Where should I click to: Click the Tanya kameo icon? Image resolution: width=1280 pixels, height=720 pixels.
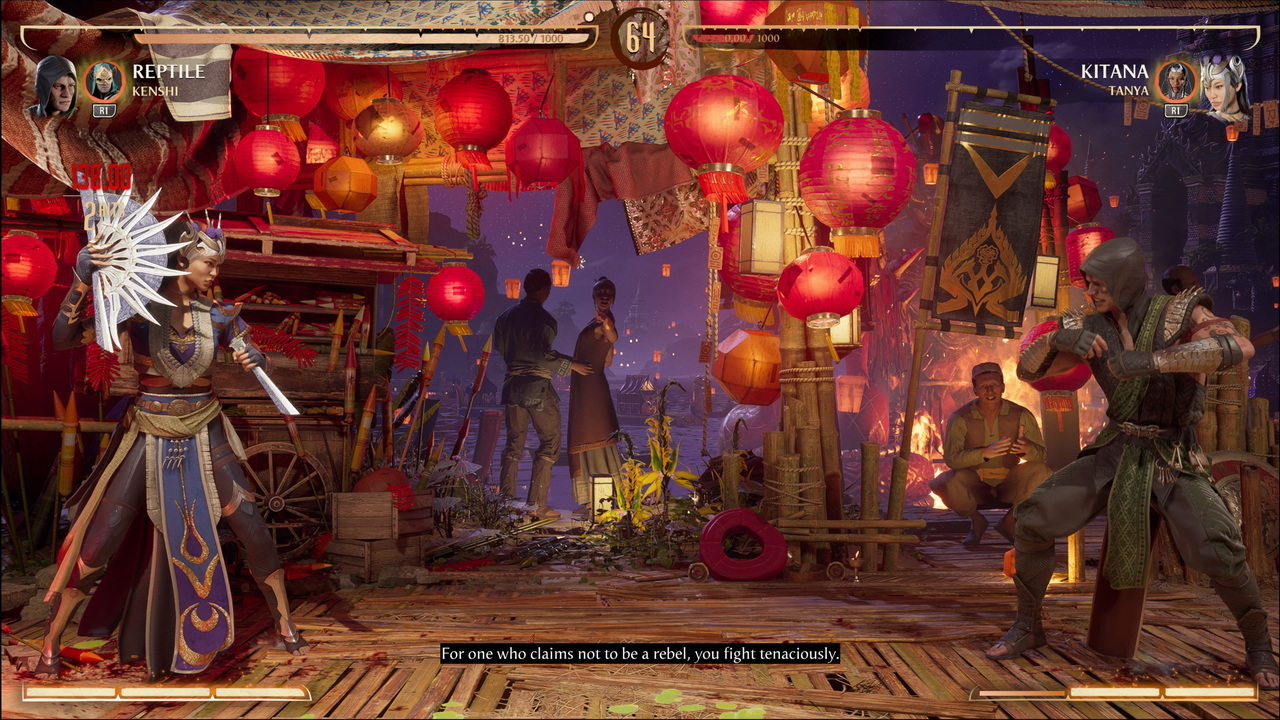pos(1176,81)
